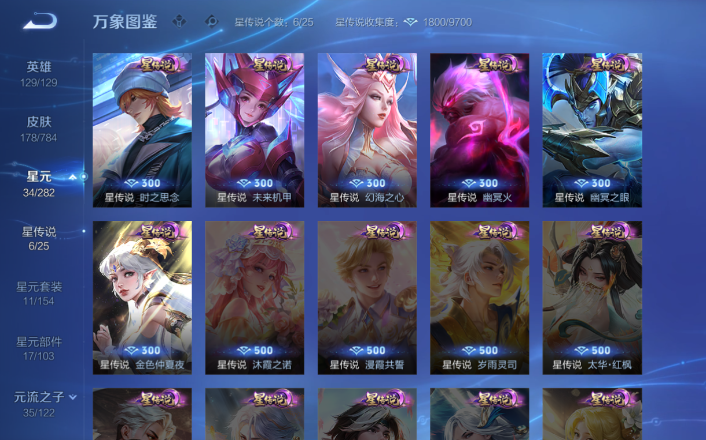The width and height of the screenshot is (706, 440).
Task: Go back using the arrow button
Action: (41, 21)
